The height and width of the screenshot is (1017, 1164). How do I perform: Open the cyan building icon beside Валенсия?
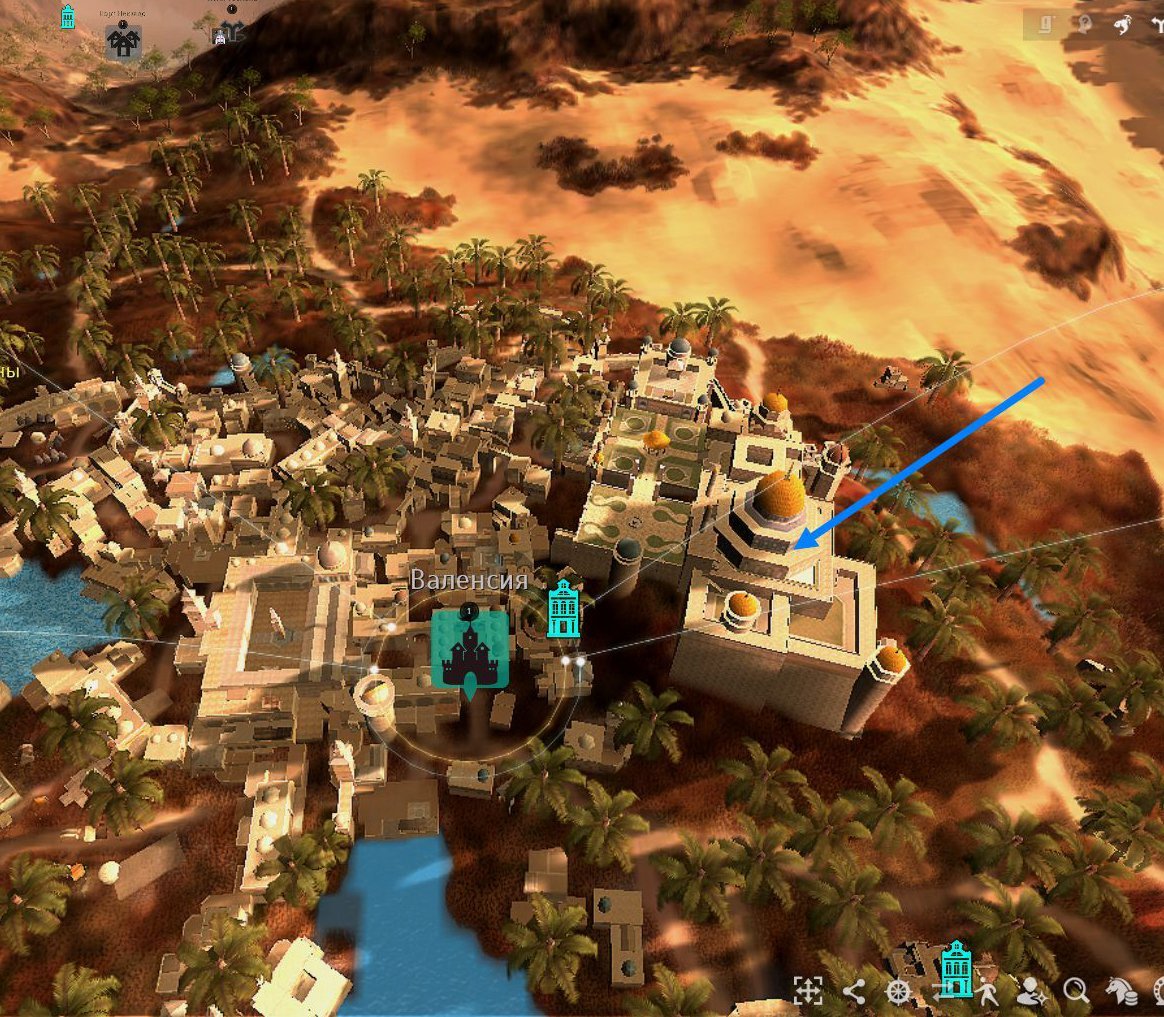coord(564,608)
